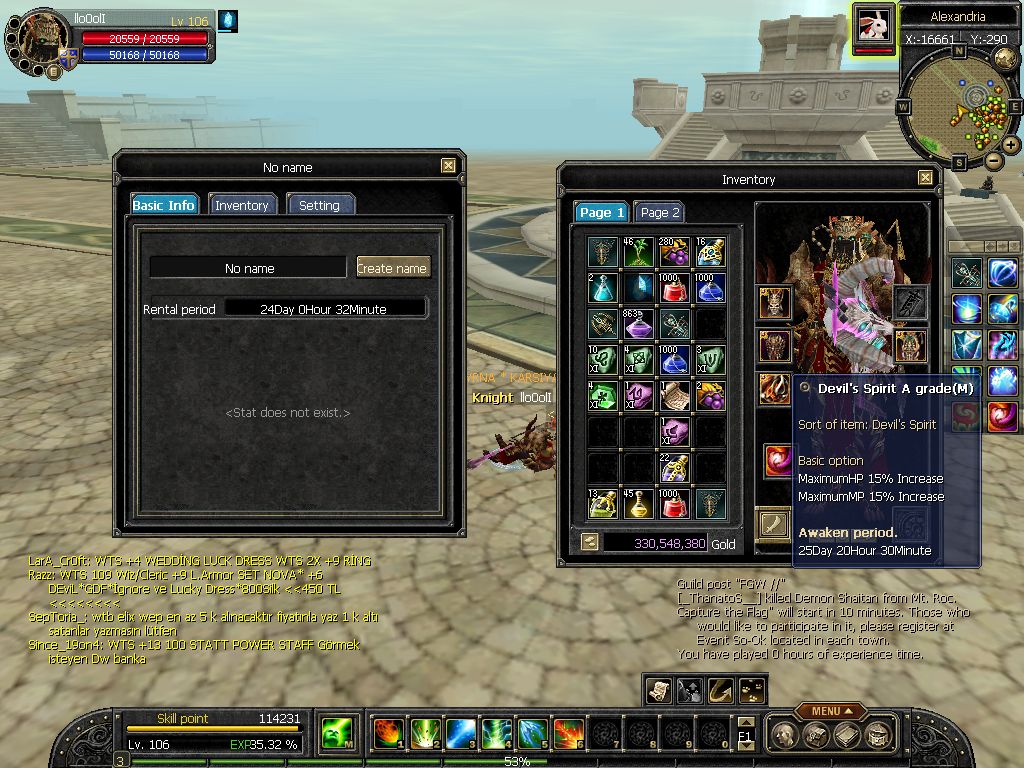
Task: Activate the fire skill in hotbar slot 1
Action: pyautogui.click(x=388, y=733)
